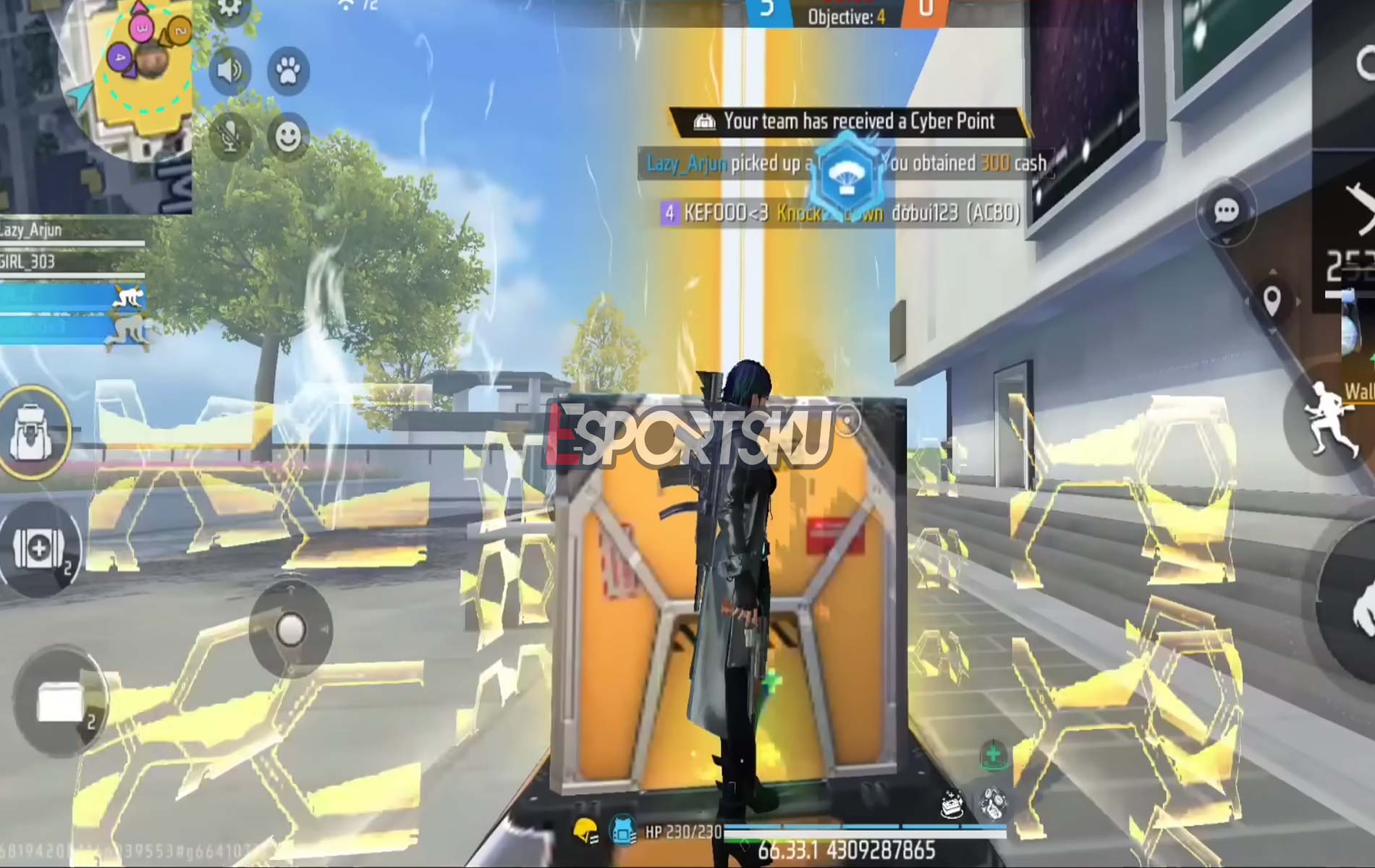Tap the location ping marker icon
Viewport: 1375px width, 868px height.
pos(1272,298)
